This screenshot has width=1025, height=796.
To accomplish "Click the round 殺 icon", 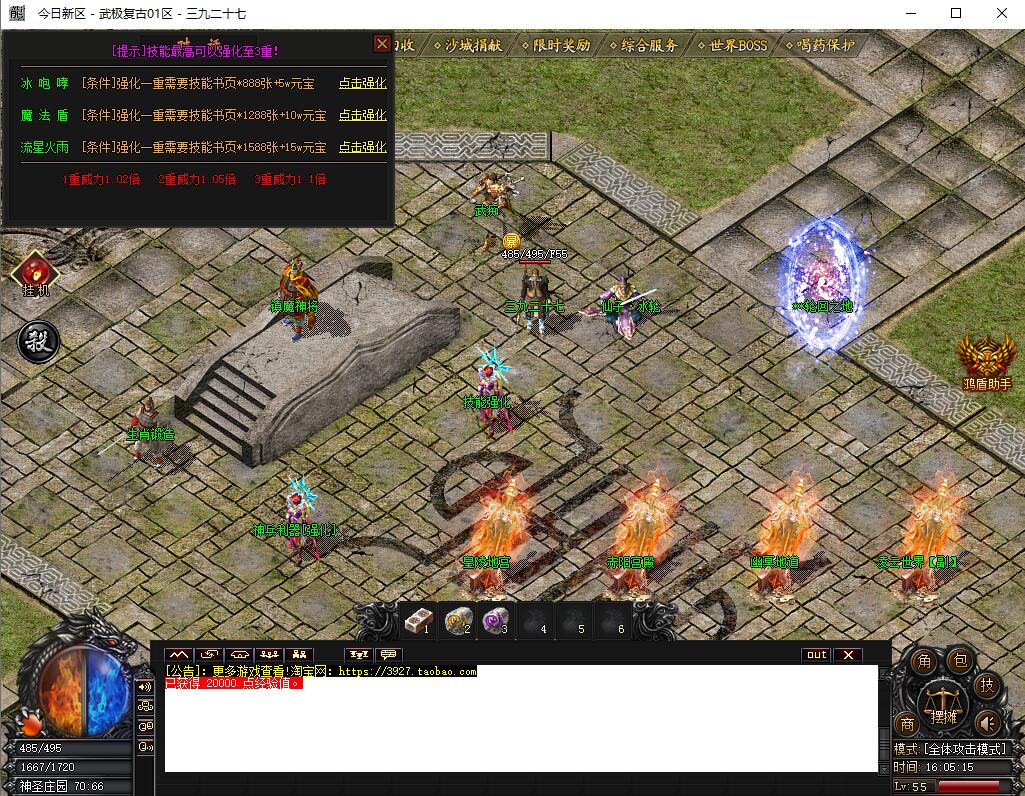I will [x=39, y=341].
